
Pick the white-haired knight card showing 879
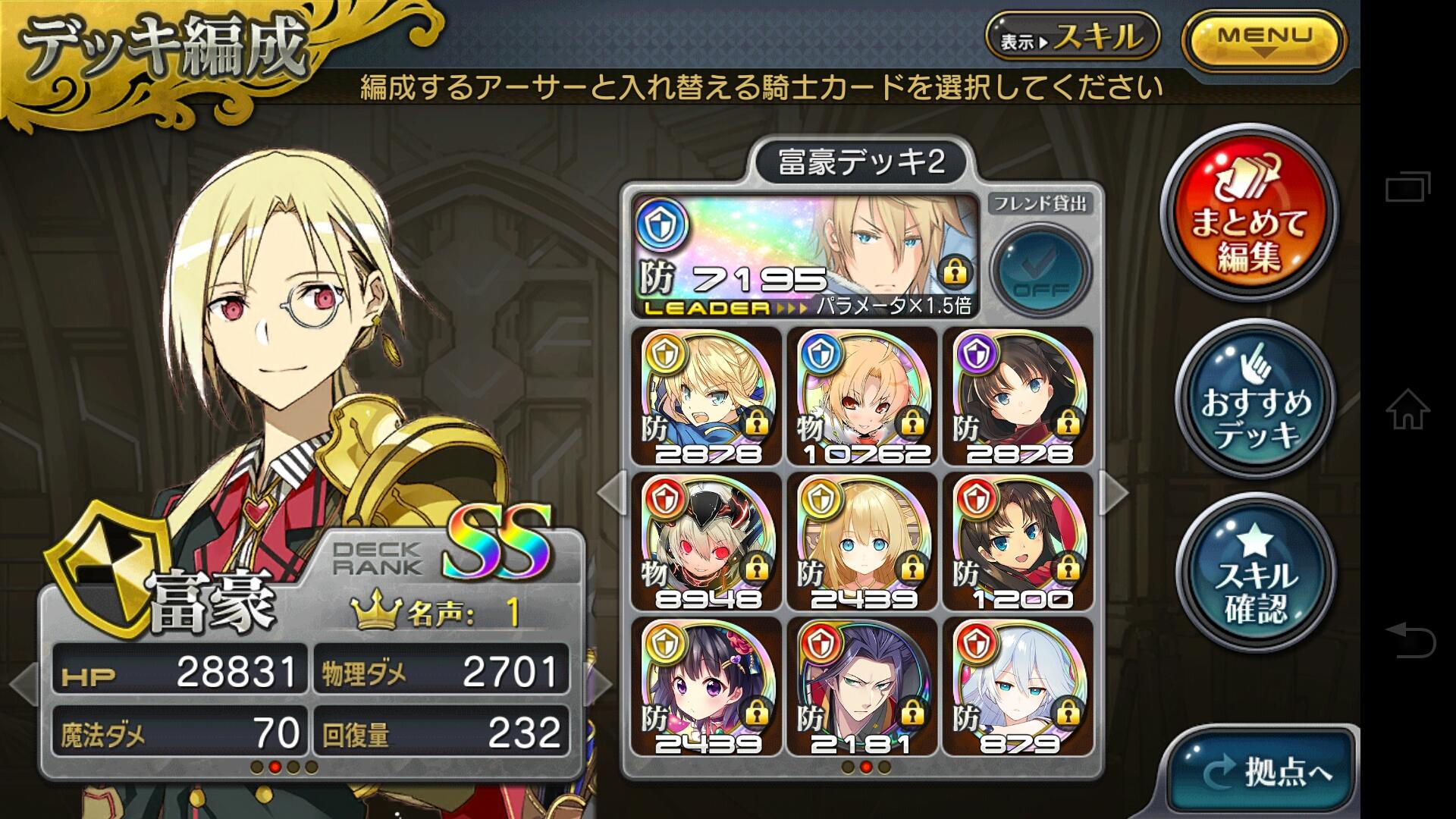tap(1018, 687)
